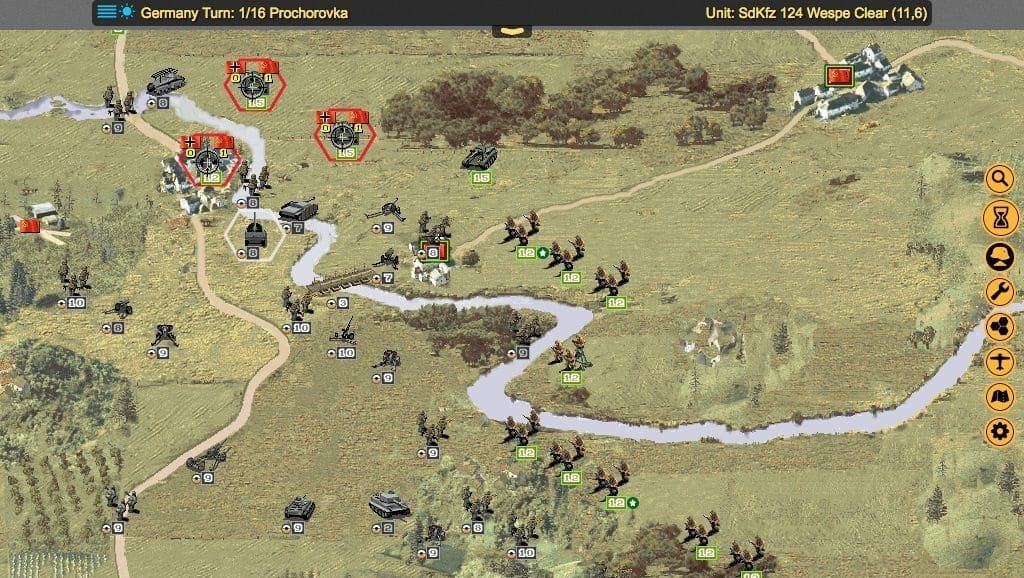Viewport: 1024px width, 578px height.
Task: Activate the magnifying glass zoom button
Action: pyautogui.click(x=999, y=180)
